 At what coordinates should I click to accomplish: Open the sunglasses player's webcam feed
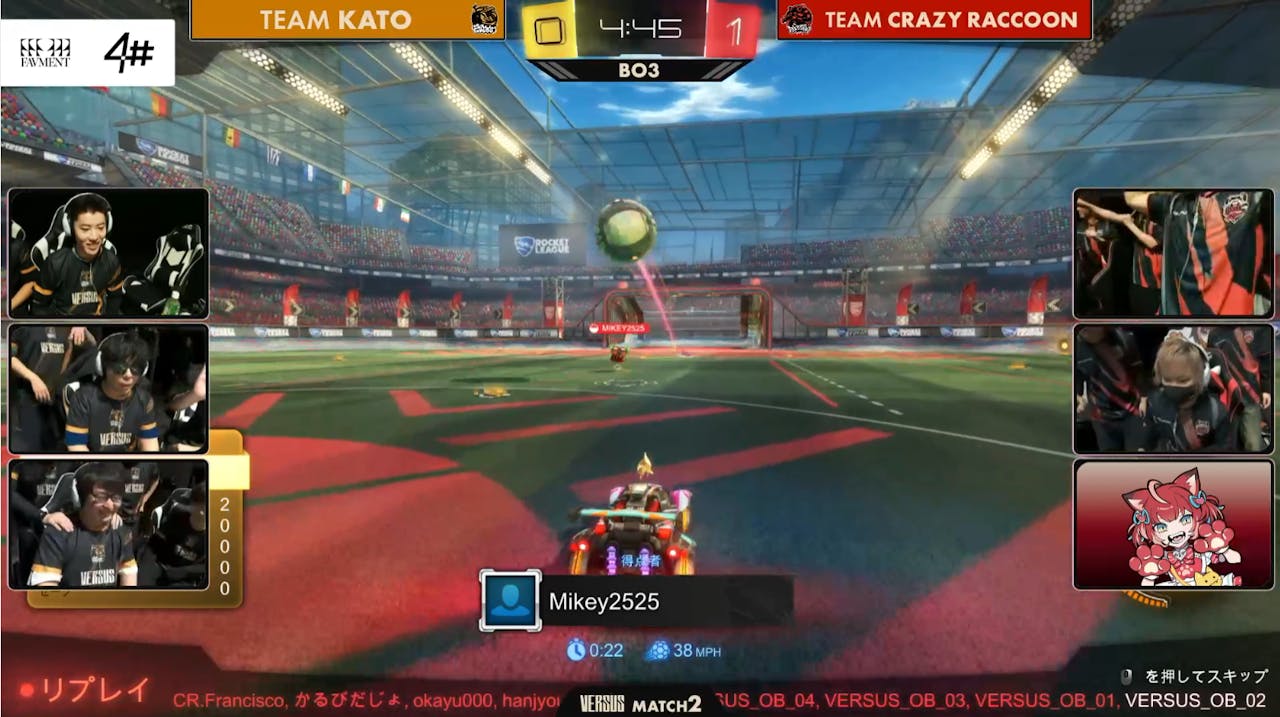pos(108,388)
